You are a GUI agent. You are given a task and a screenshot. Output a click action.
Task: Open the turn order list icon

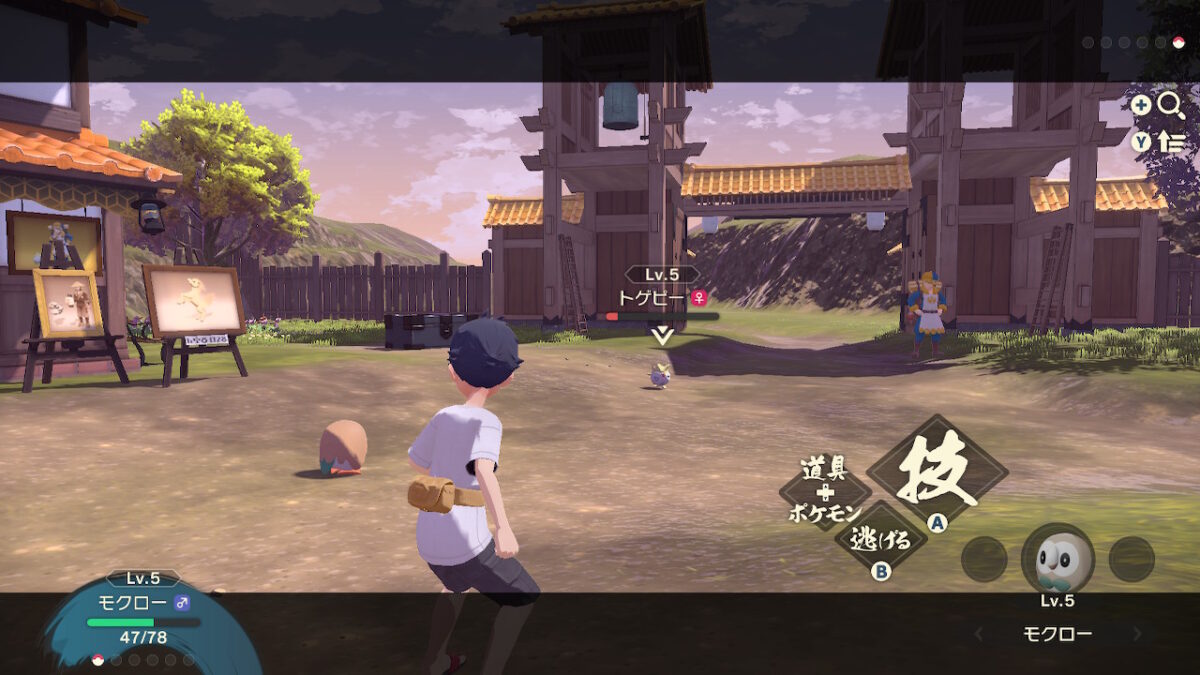coord(1171,142)
